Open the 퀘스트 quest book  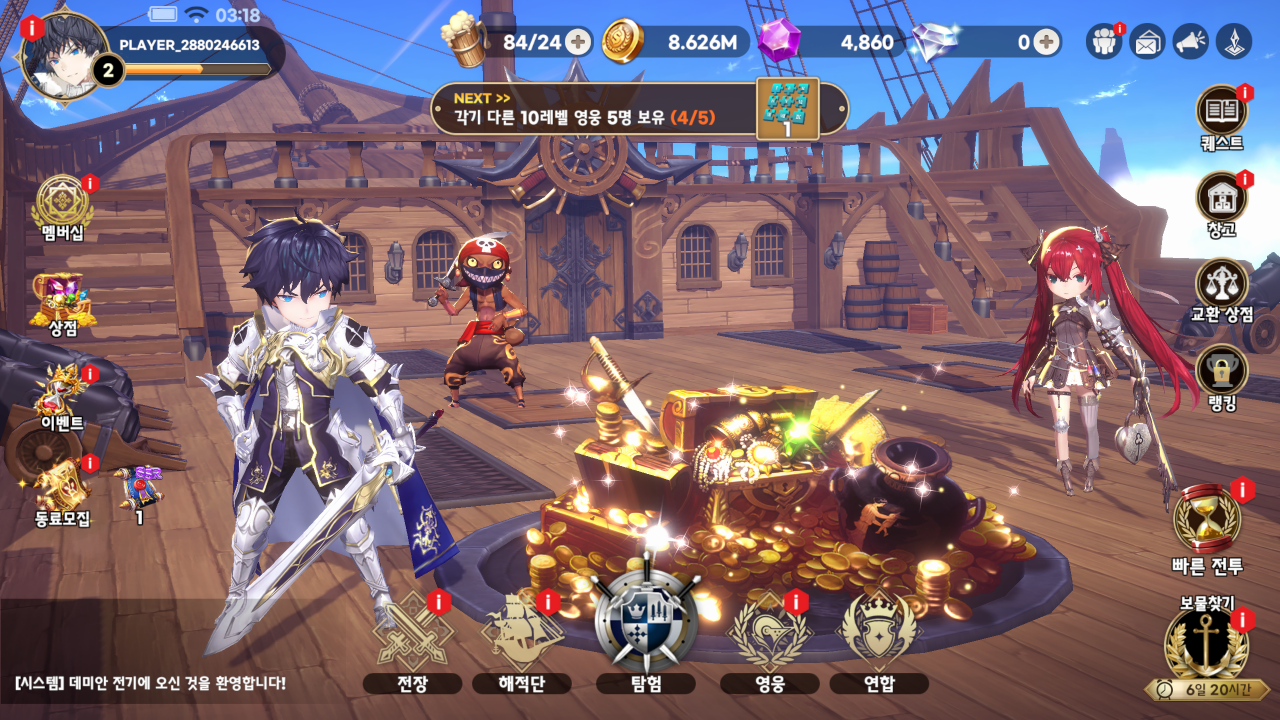point(1221,111)
